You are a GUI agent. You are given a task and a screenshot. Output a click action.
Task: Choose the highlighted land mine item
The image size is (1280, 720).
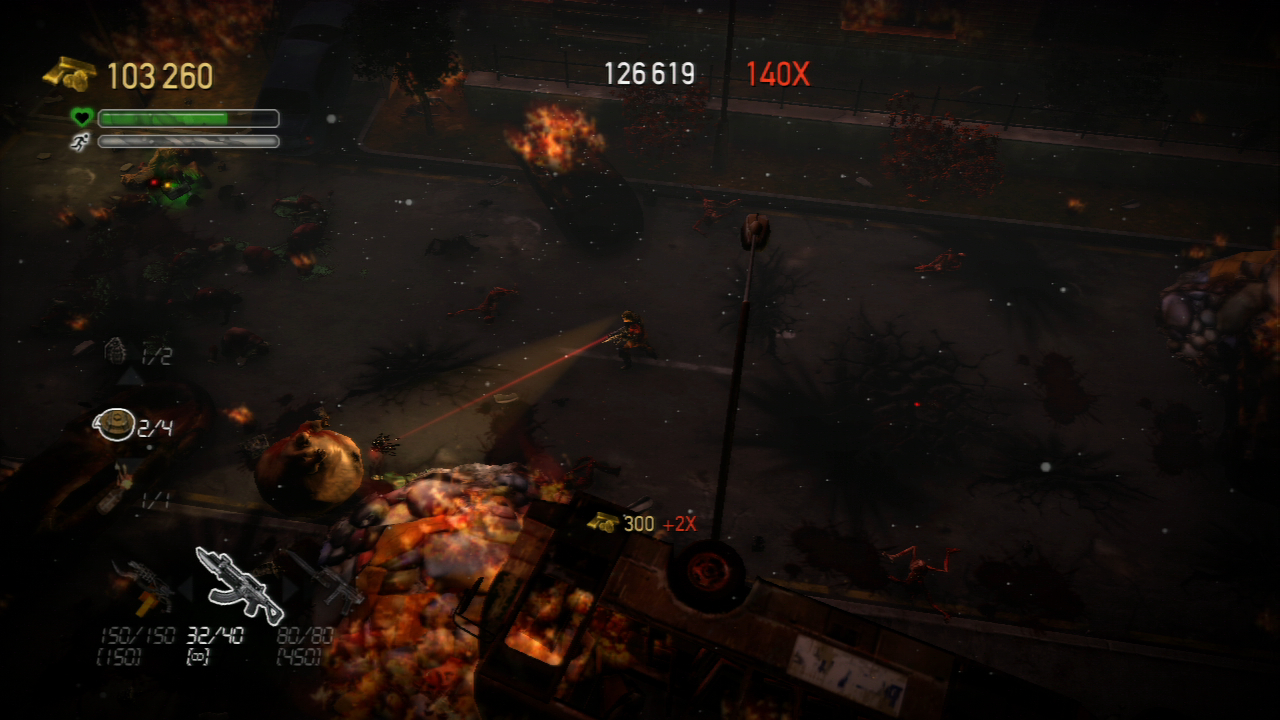114,424
